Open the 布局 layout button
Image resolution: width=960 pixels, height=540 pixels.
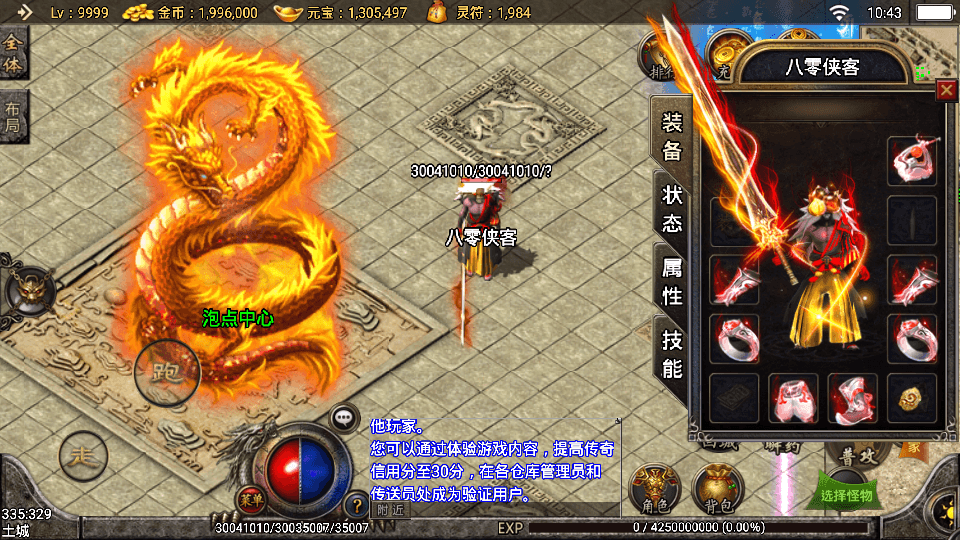point(13,117)
